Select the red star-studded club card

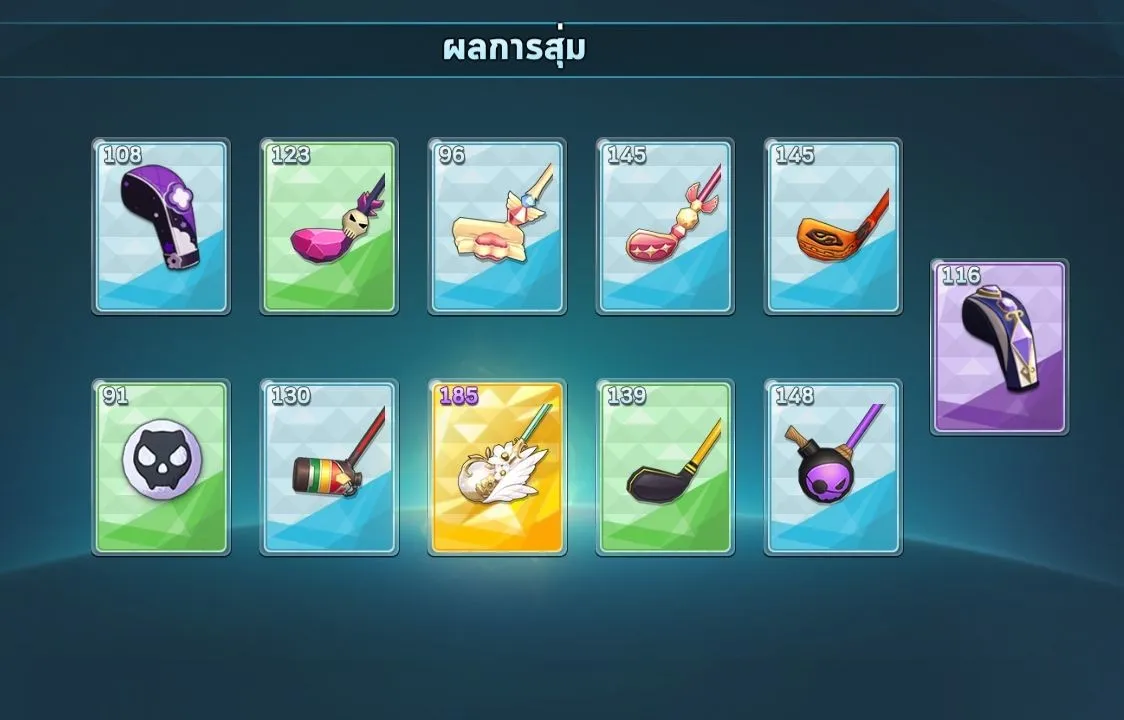665,227
